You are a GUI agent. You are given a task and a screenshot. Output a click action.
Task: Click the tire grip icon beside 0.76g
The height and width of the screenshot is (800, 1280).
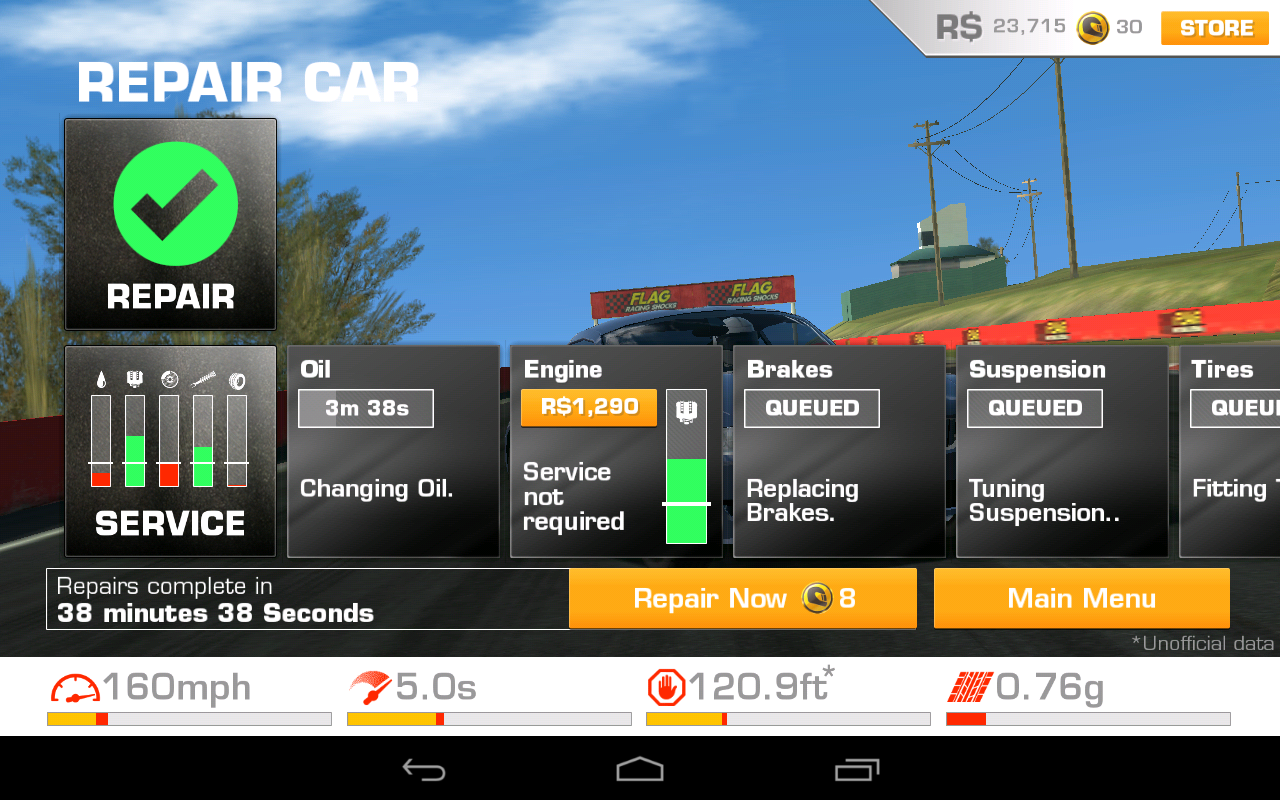coord(968,687)
